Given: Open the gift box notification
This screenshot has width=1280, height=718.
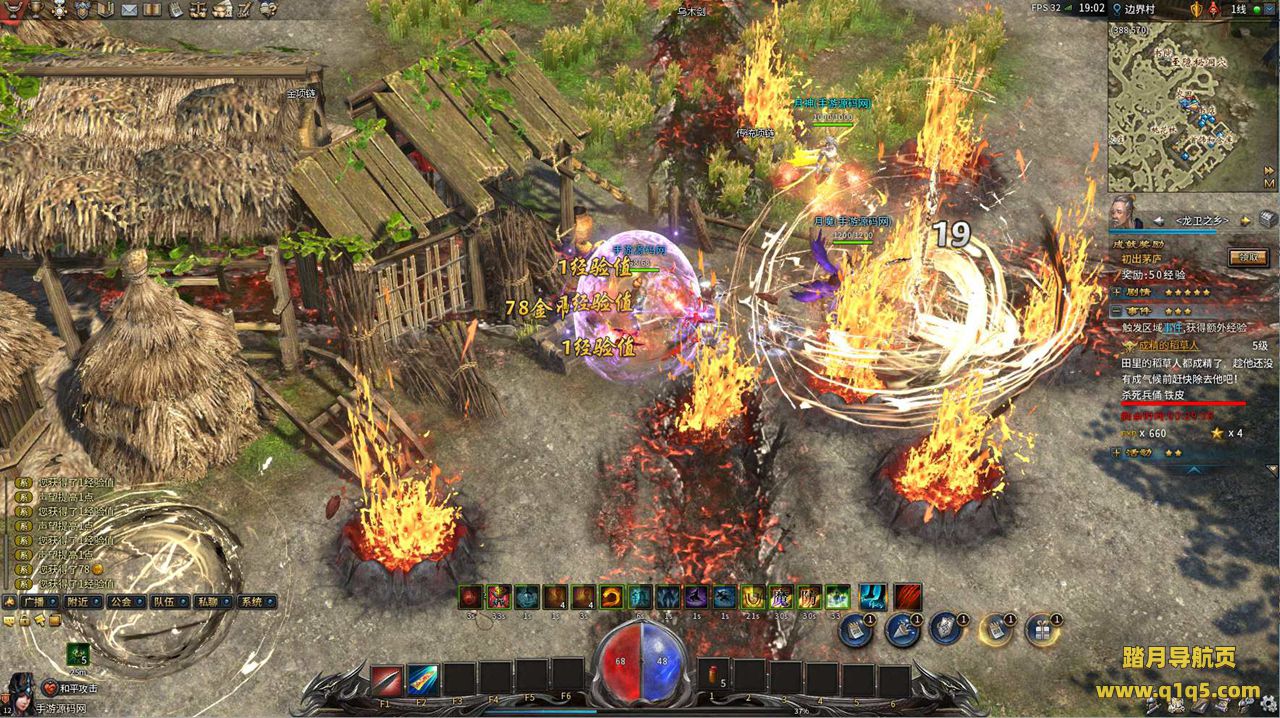Looking at the screenshot, I should [1042, 630].
